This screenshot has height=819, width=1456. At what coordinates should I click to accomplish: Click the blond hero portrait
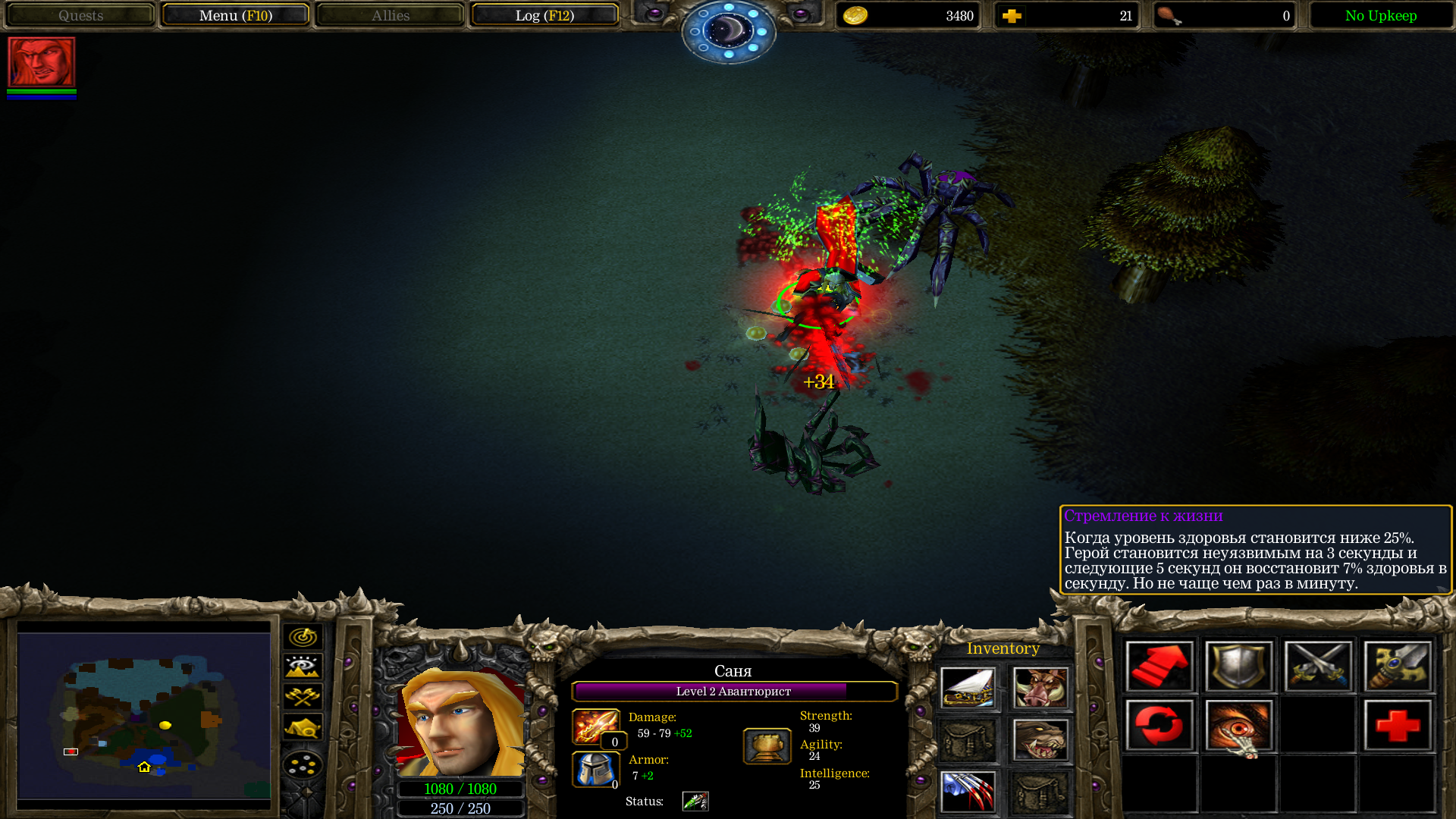click(x=460, y=722)
